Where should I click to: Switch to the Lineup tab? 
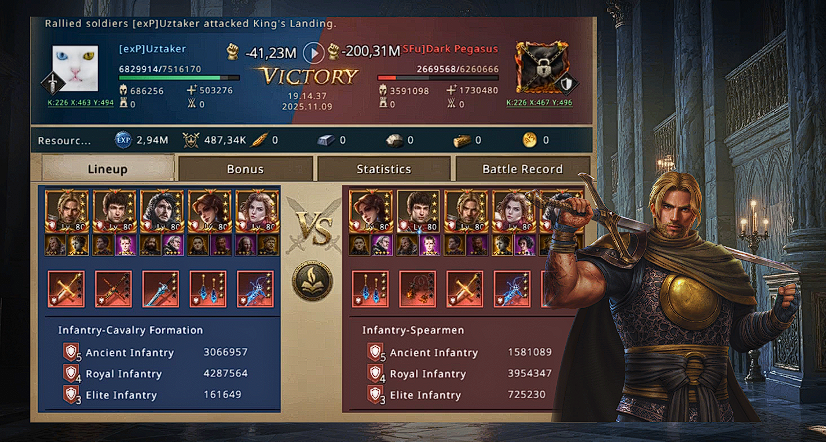pyautogui.click(x=107, y=169)
